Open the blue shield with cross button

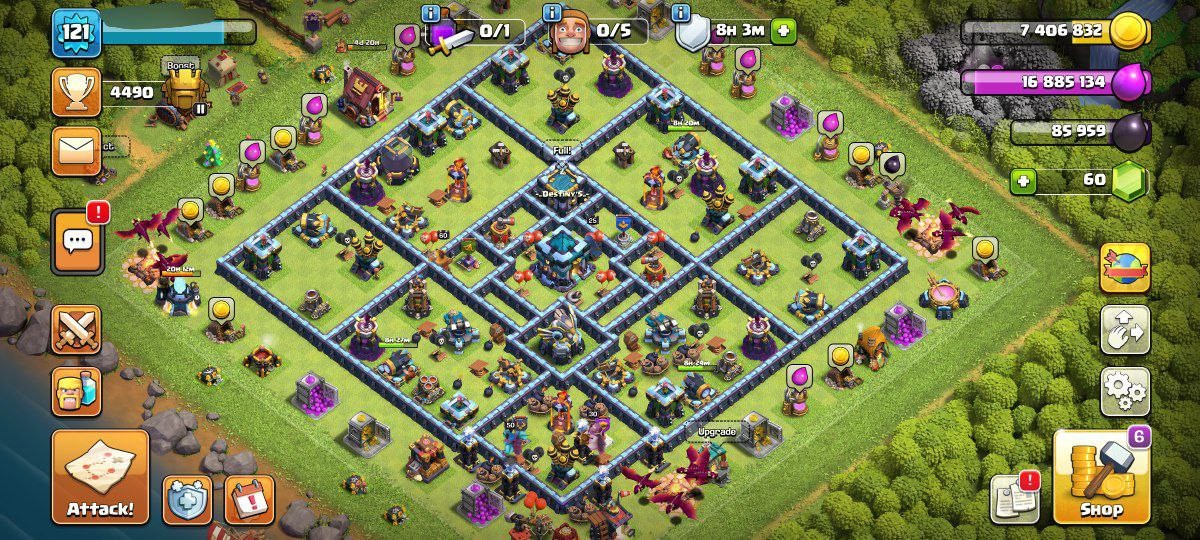pos(188,499)
